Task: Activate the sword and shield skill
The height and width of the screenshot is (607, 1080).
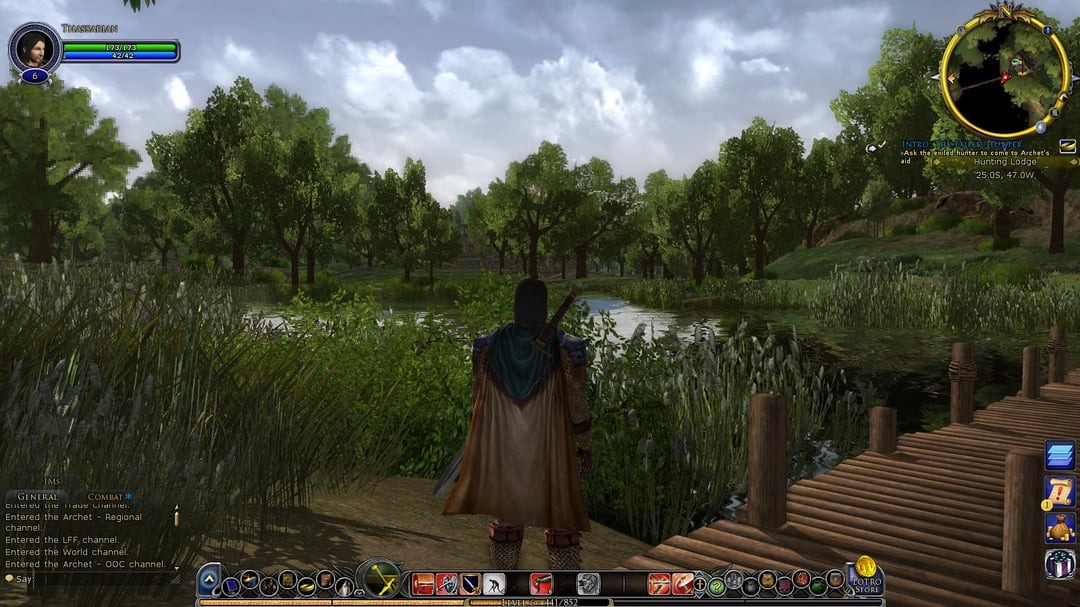Action: (446, 584)
